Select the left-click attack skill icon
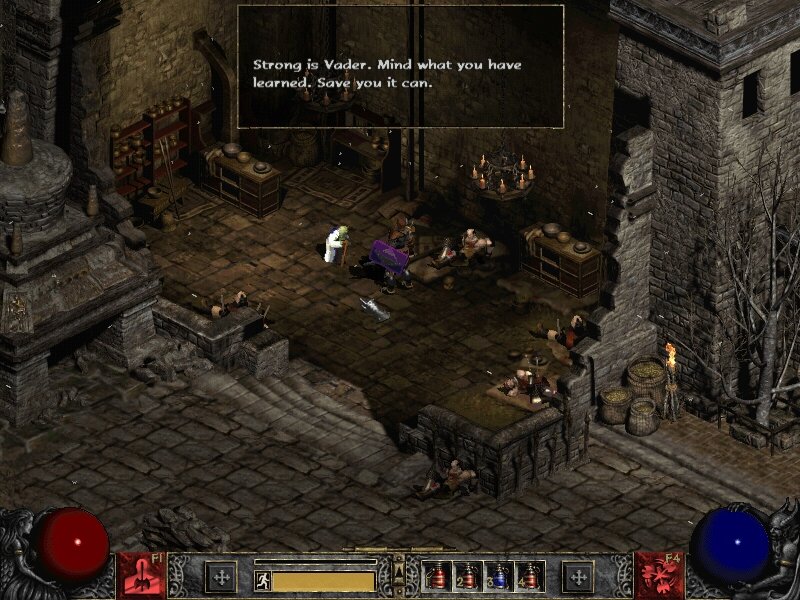Viewport: 800px width, 600px height. pos(141,575)
